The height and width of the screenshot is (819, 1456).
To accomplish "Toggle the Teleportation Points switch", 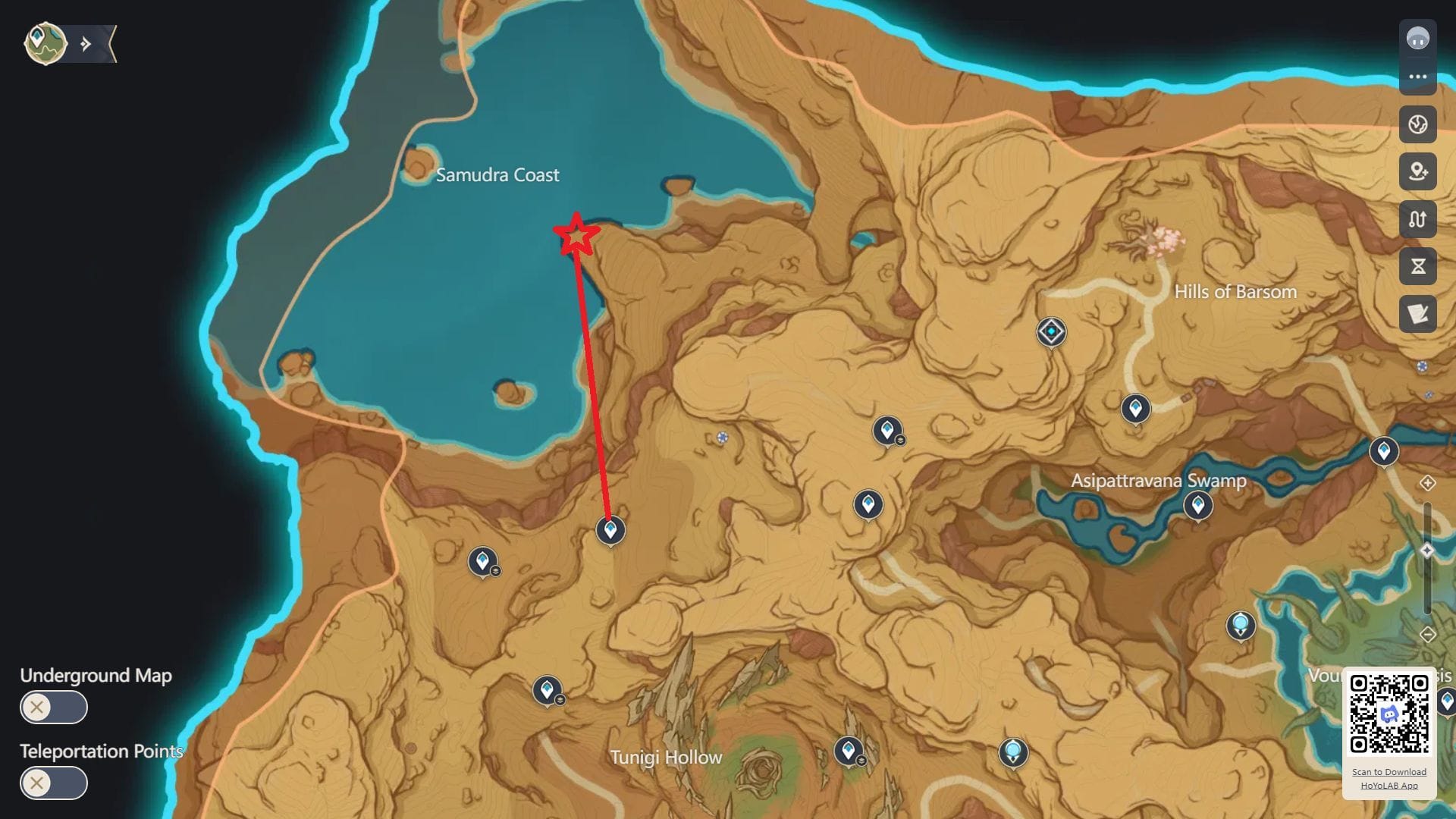I will [x=53, y=783].
